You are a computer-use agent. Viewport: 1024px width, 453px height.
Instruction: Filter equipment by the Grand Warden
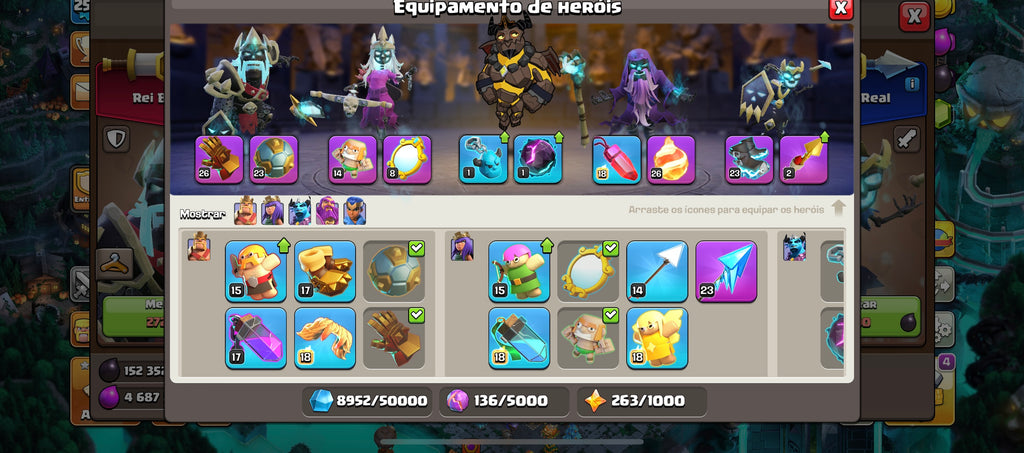pos(327,211)
